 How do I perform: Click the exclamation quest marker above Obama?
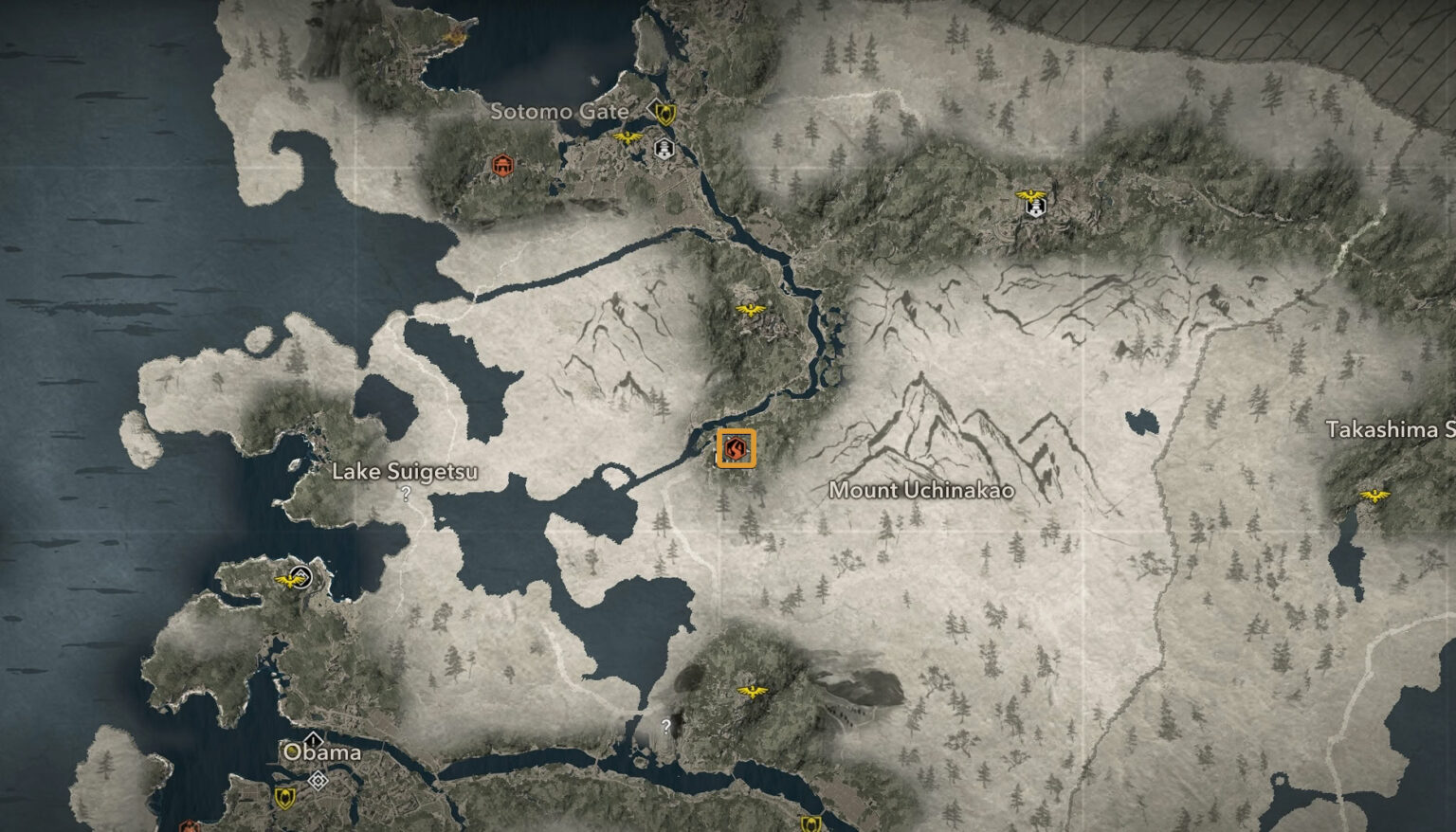[x=313, y=740]
